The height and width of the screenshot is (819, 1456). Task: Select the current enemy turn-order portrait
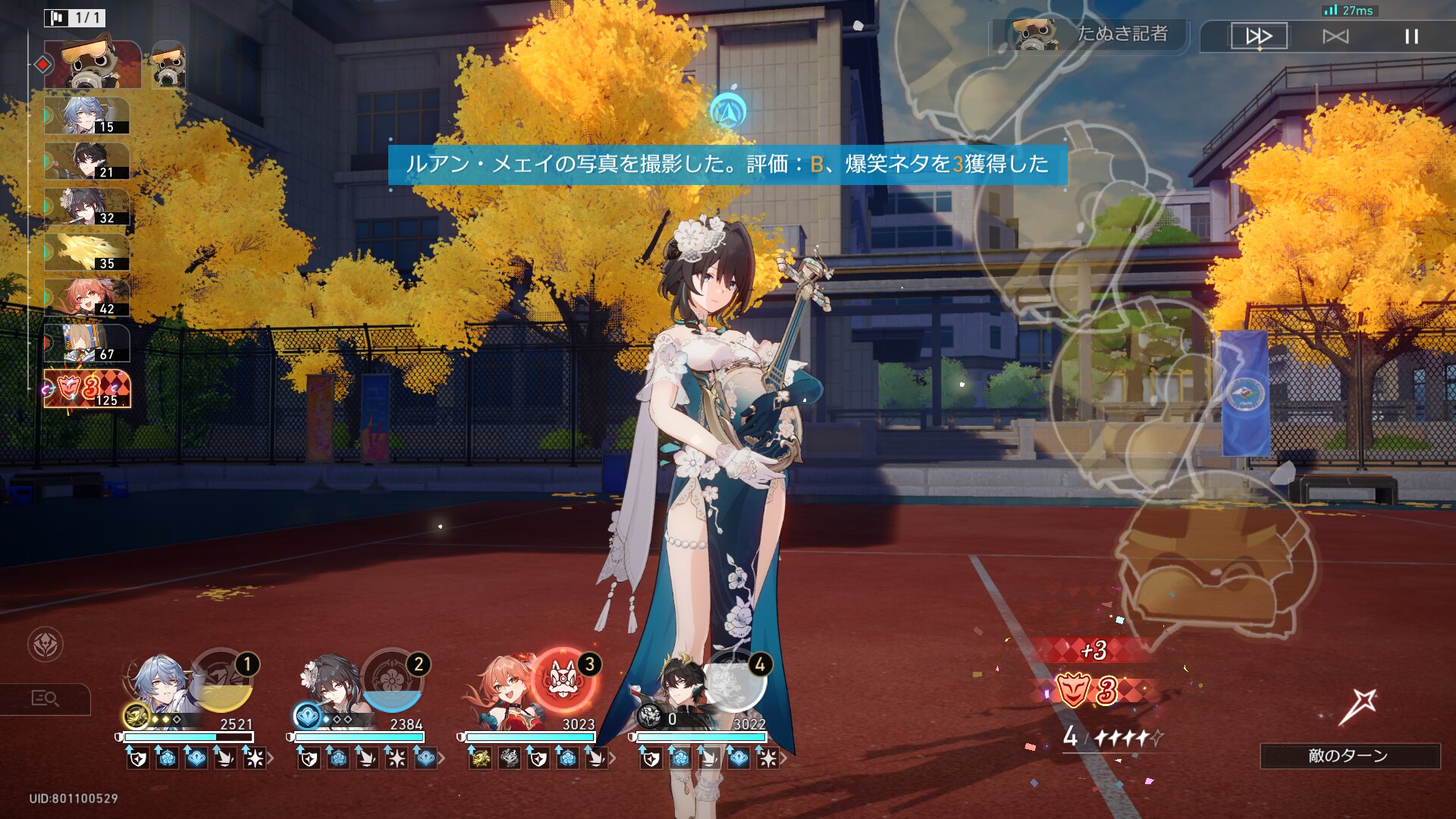[93, 64]
